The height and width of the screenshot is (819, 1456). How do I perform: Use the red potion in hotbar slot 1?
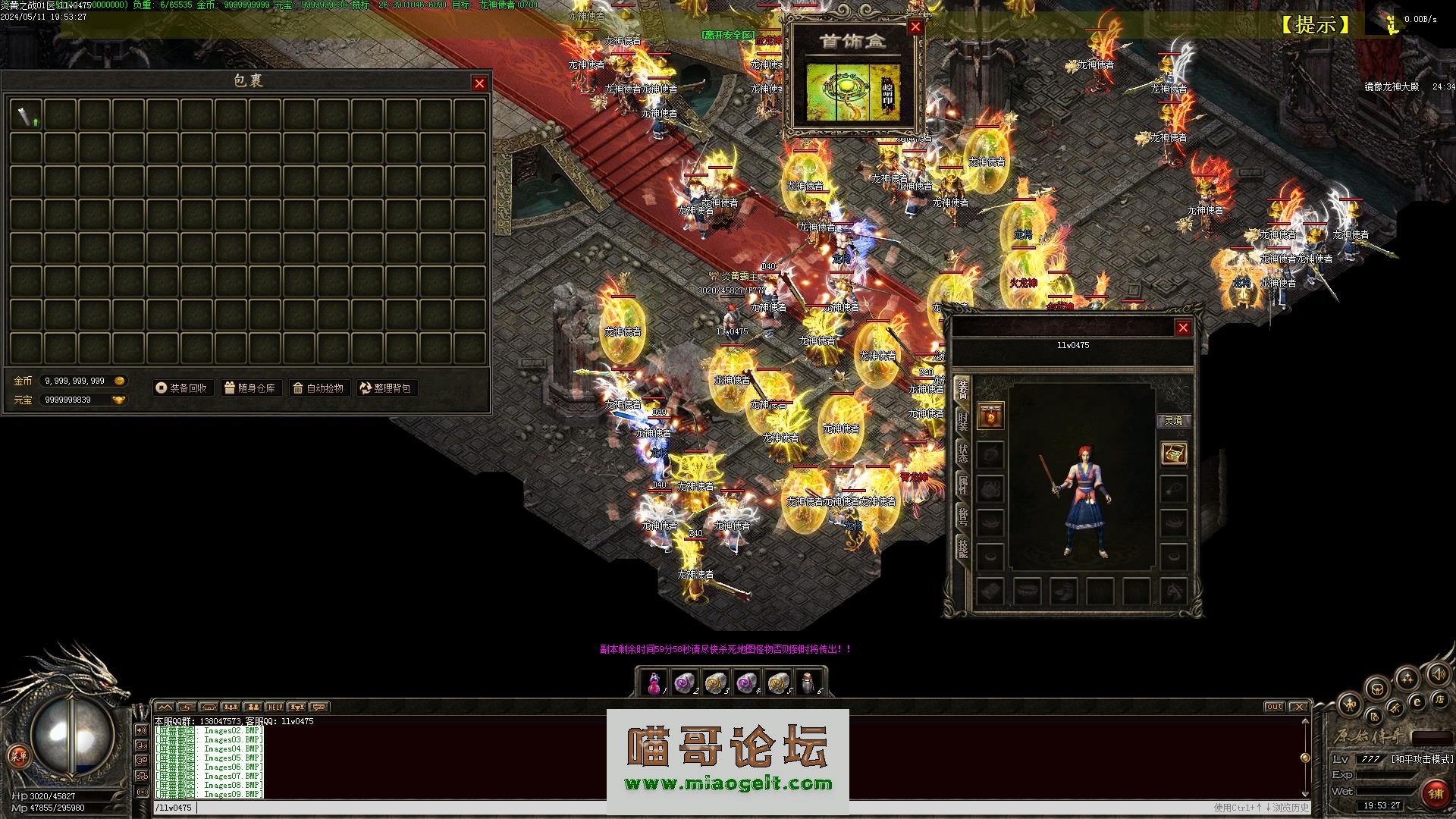pyautogui.click(x=653, y=683)
